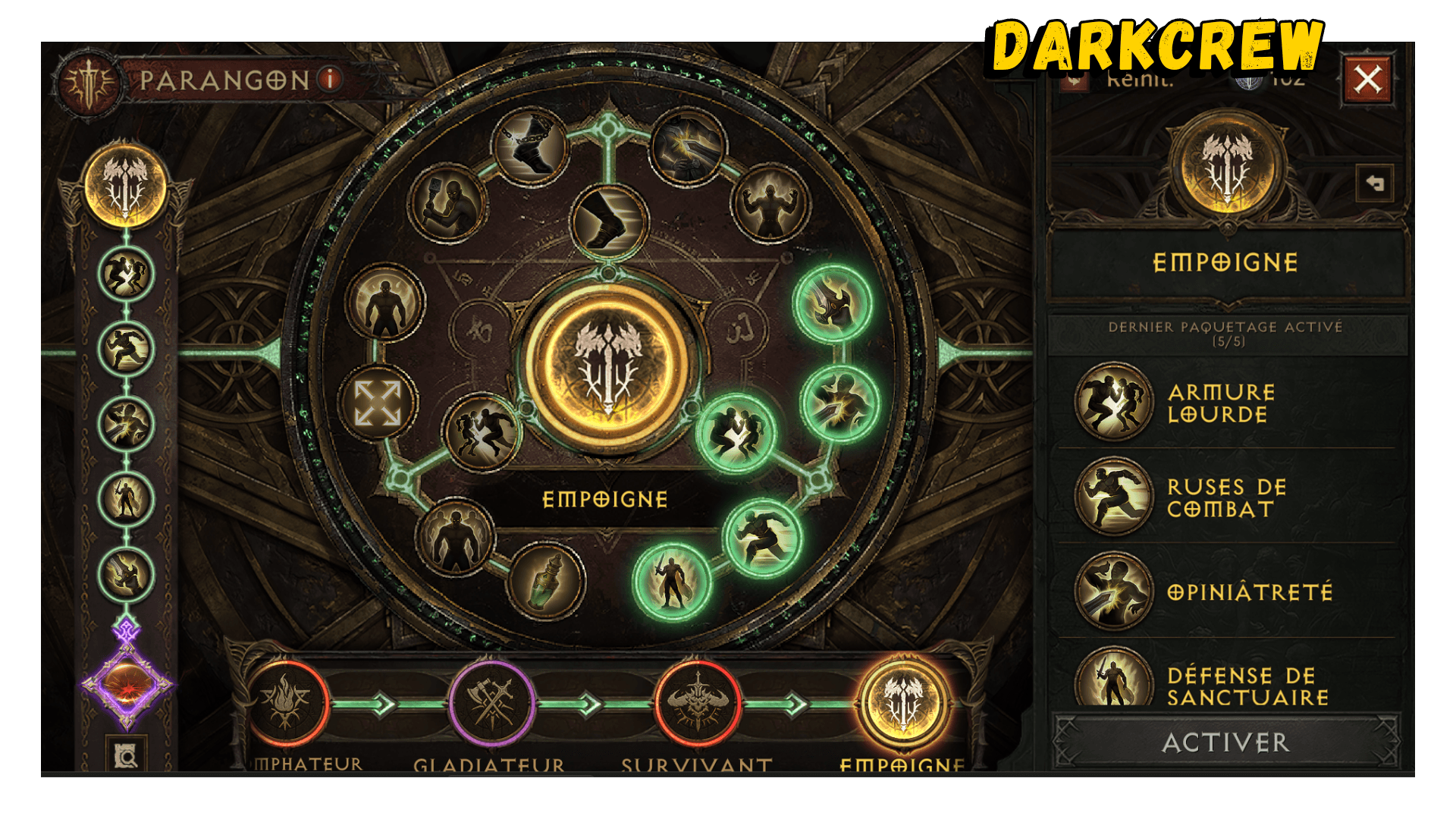The image size is (1456, 819).
Task: Click the four-arrows expand node
Action: (378, 402)
